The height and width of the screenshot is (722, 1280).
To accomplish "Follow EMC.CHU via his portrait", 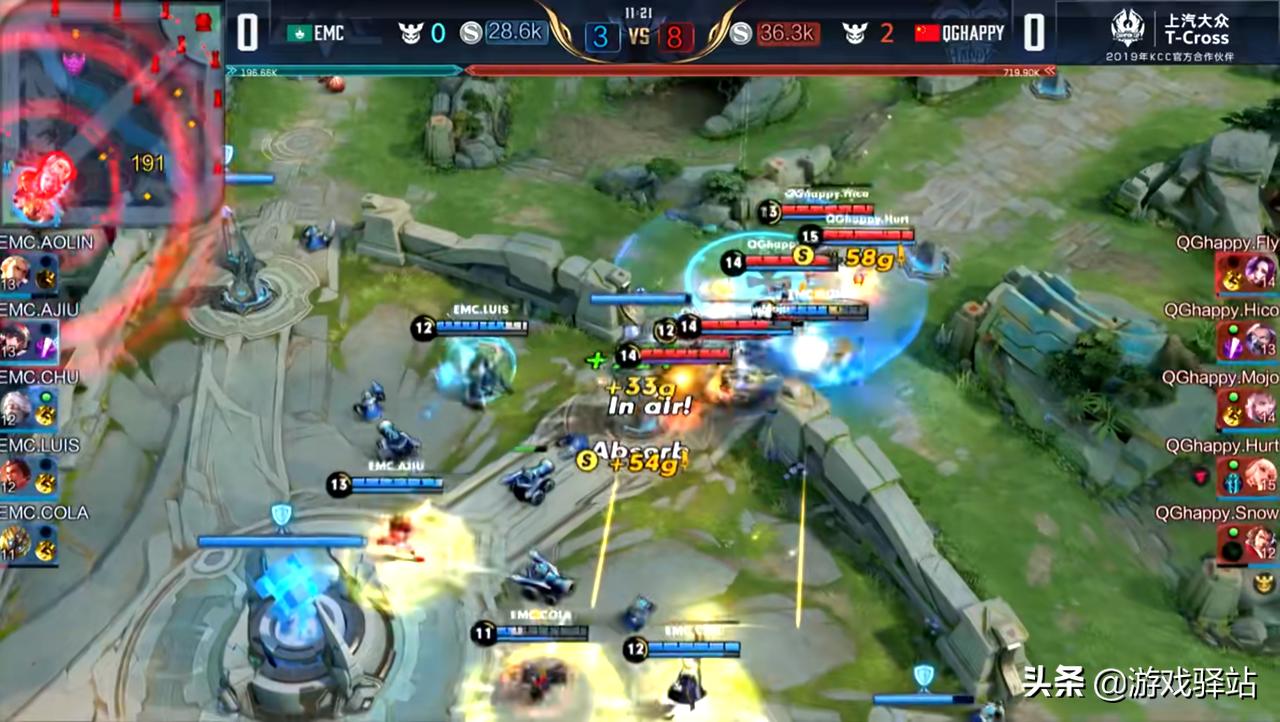I will pyautogui.click(x=16, y=407).
